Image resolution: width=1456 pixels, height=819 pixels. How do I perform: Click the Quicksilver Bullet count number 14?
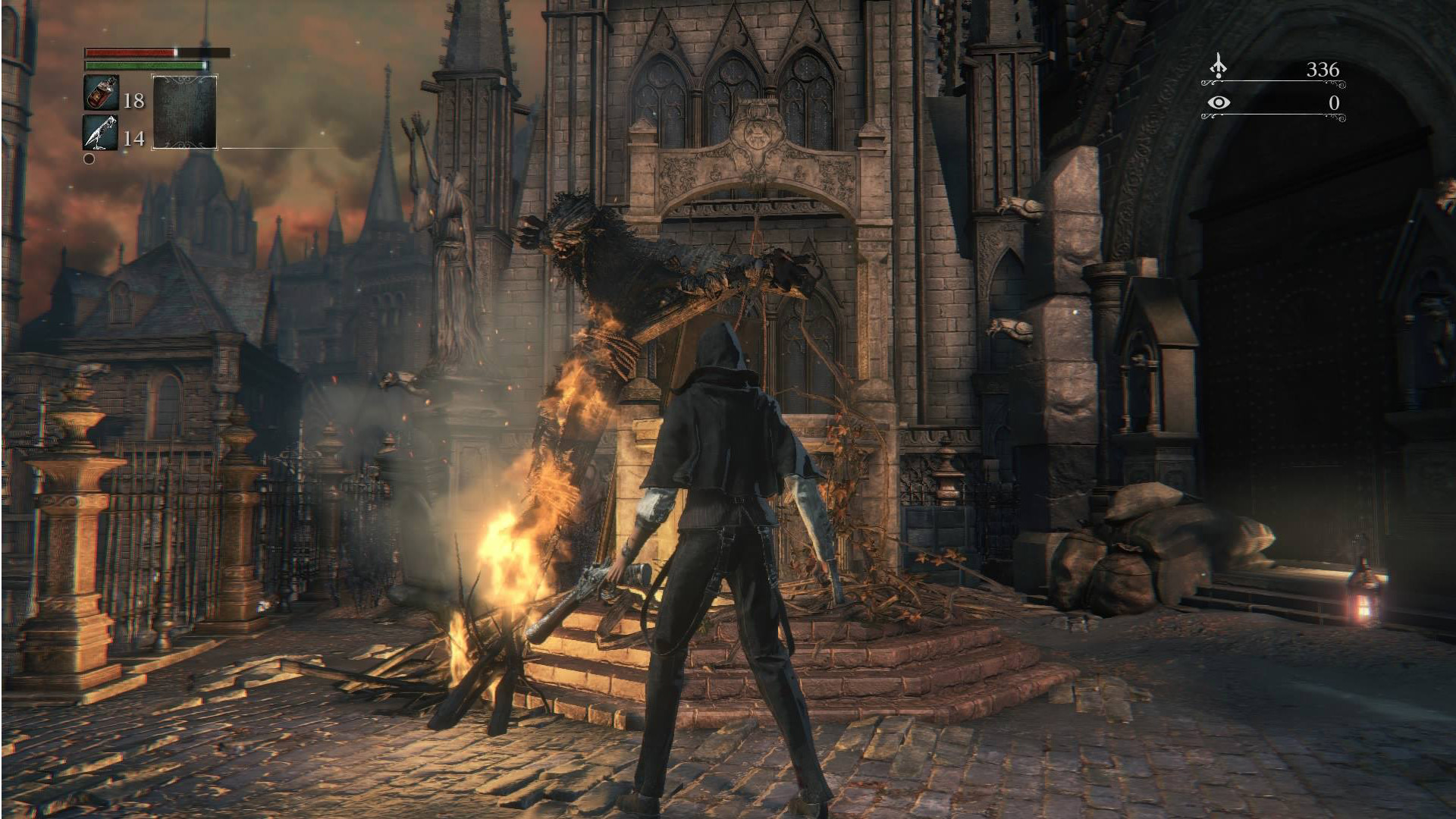coord(133,137)
